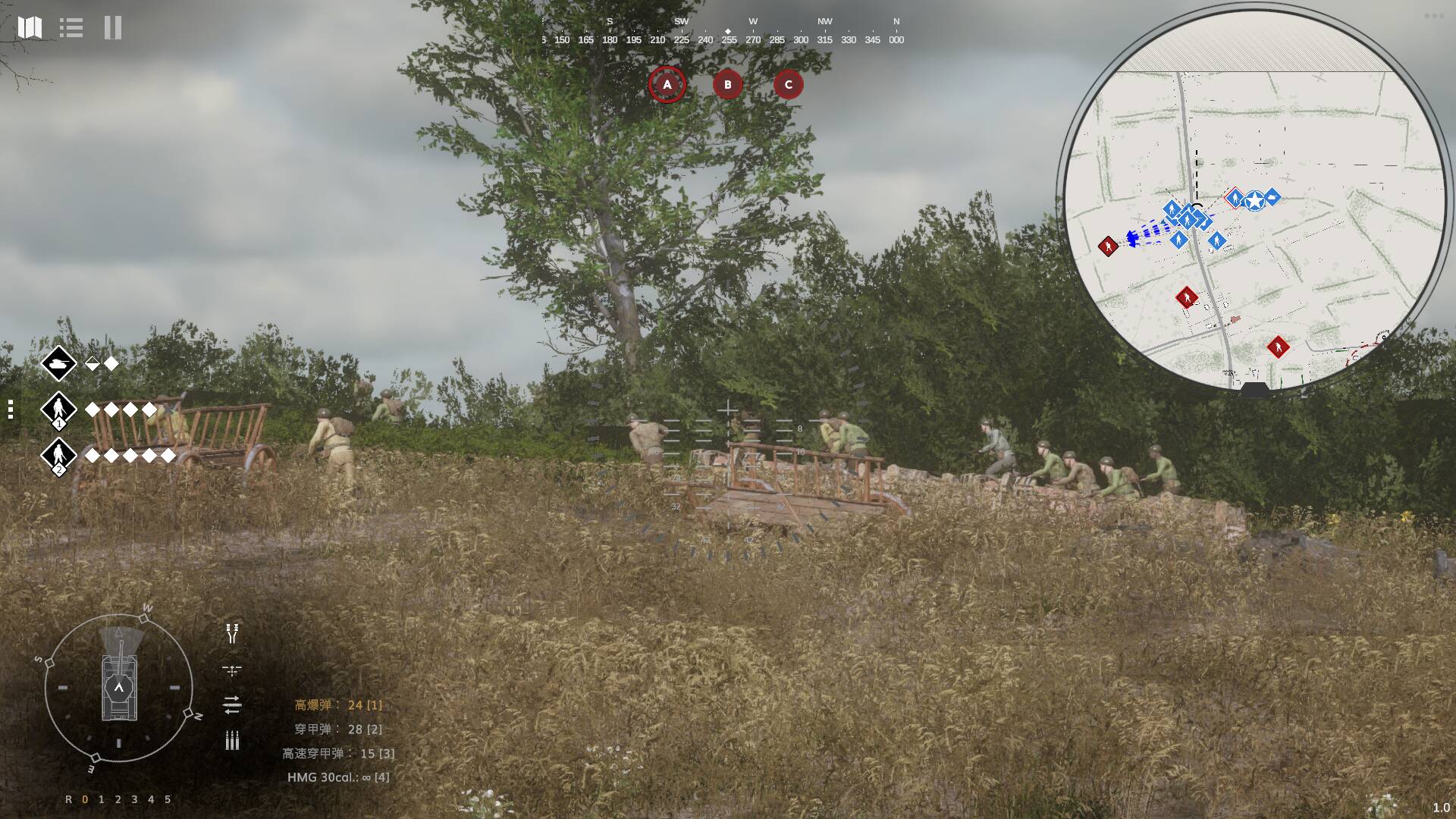The height and width of the screenshot is (819, 1456).
Task: Toggle the gunsight crosshair icon
Action: (232, 670)
